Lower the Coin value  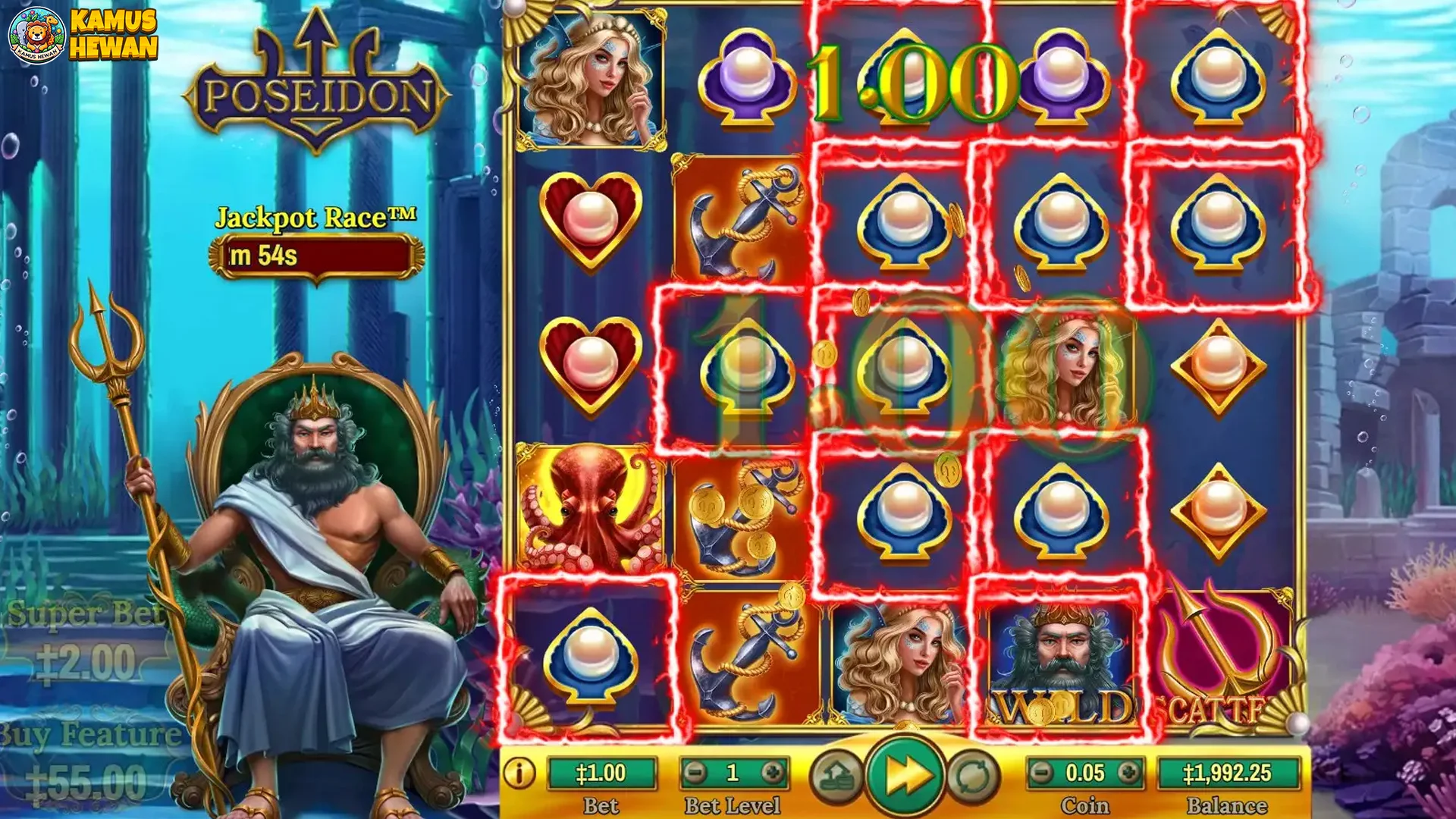[1042, 773]
